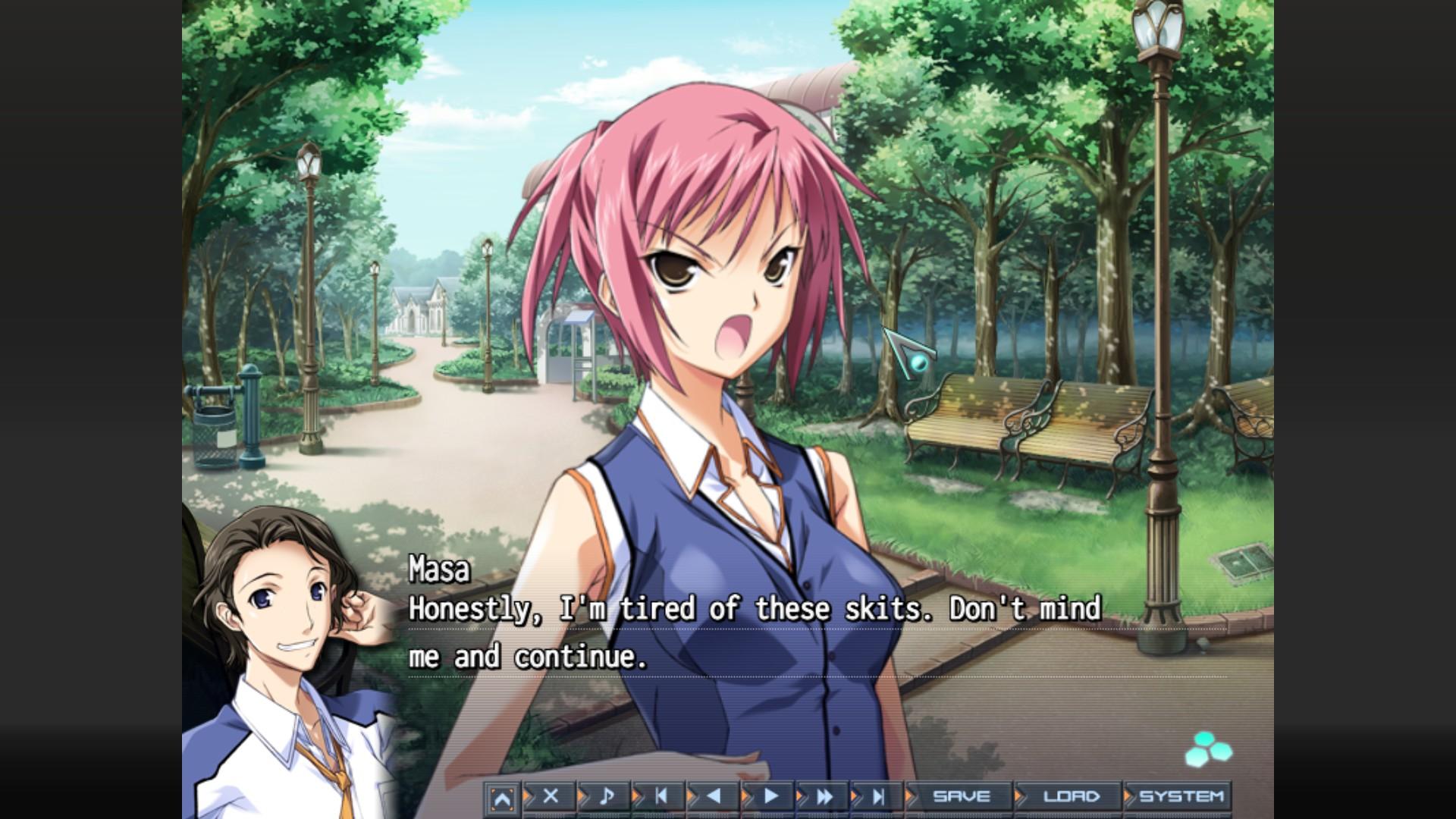This screenshot has width=1456, height=819.
Task: Jump to next scene with skip-forward button
Action: [879, 796]
